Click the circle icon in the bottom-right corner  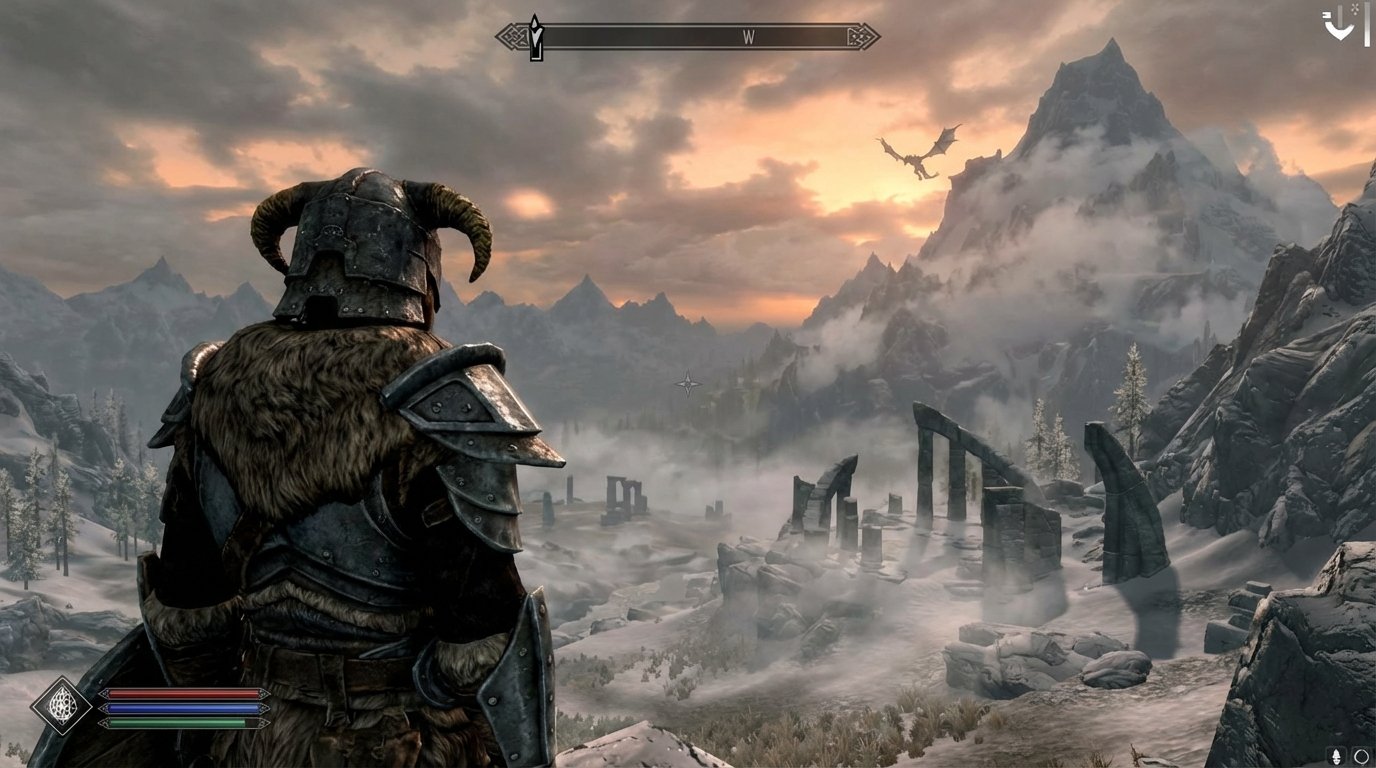(1360, 757)
